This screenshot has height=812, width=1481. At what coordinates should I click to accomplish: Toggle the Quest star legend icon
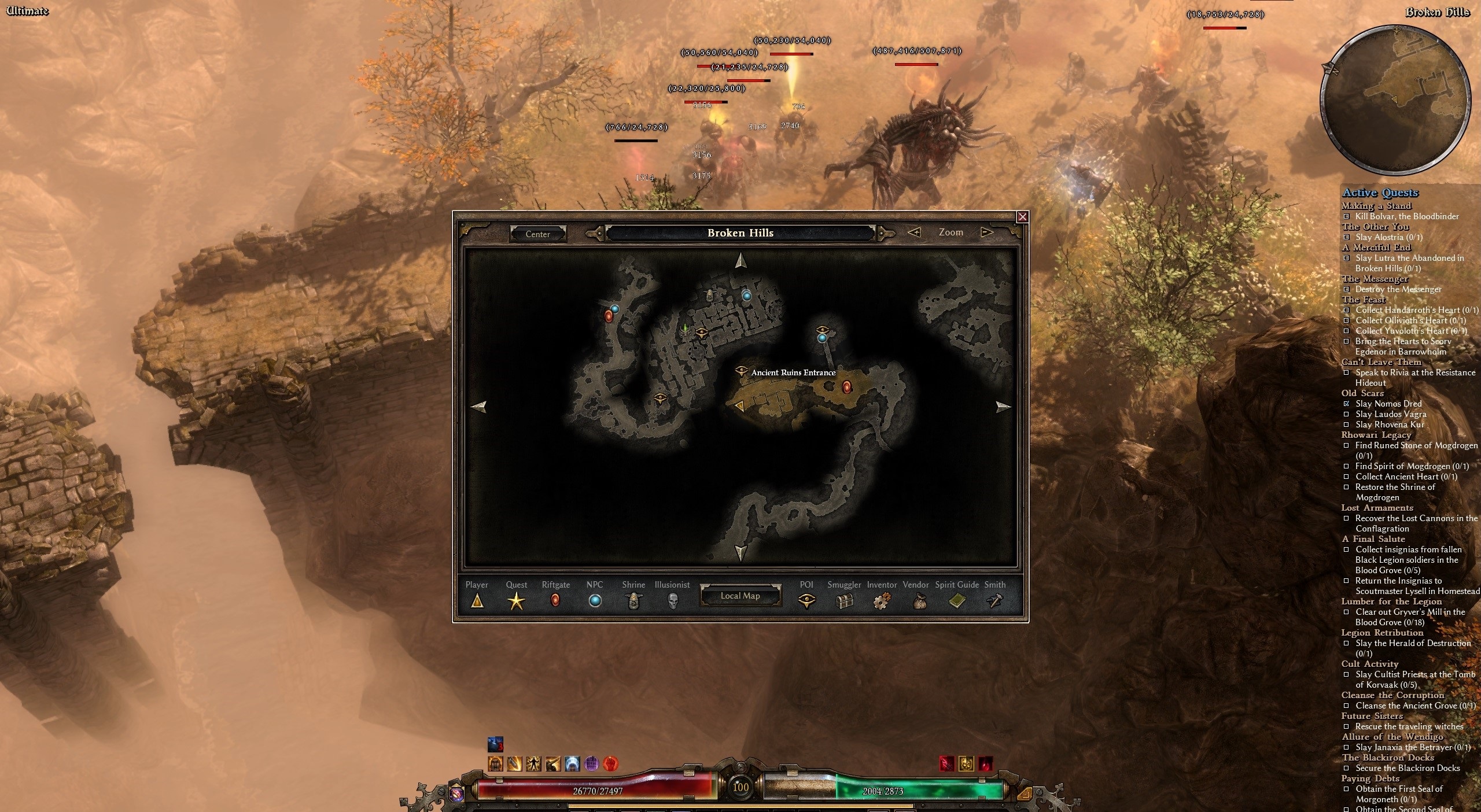(516, 602)
